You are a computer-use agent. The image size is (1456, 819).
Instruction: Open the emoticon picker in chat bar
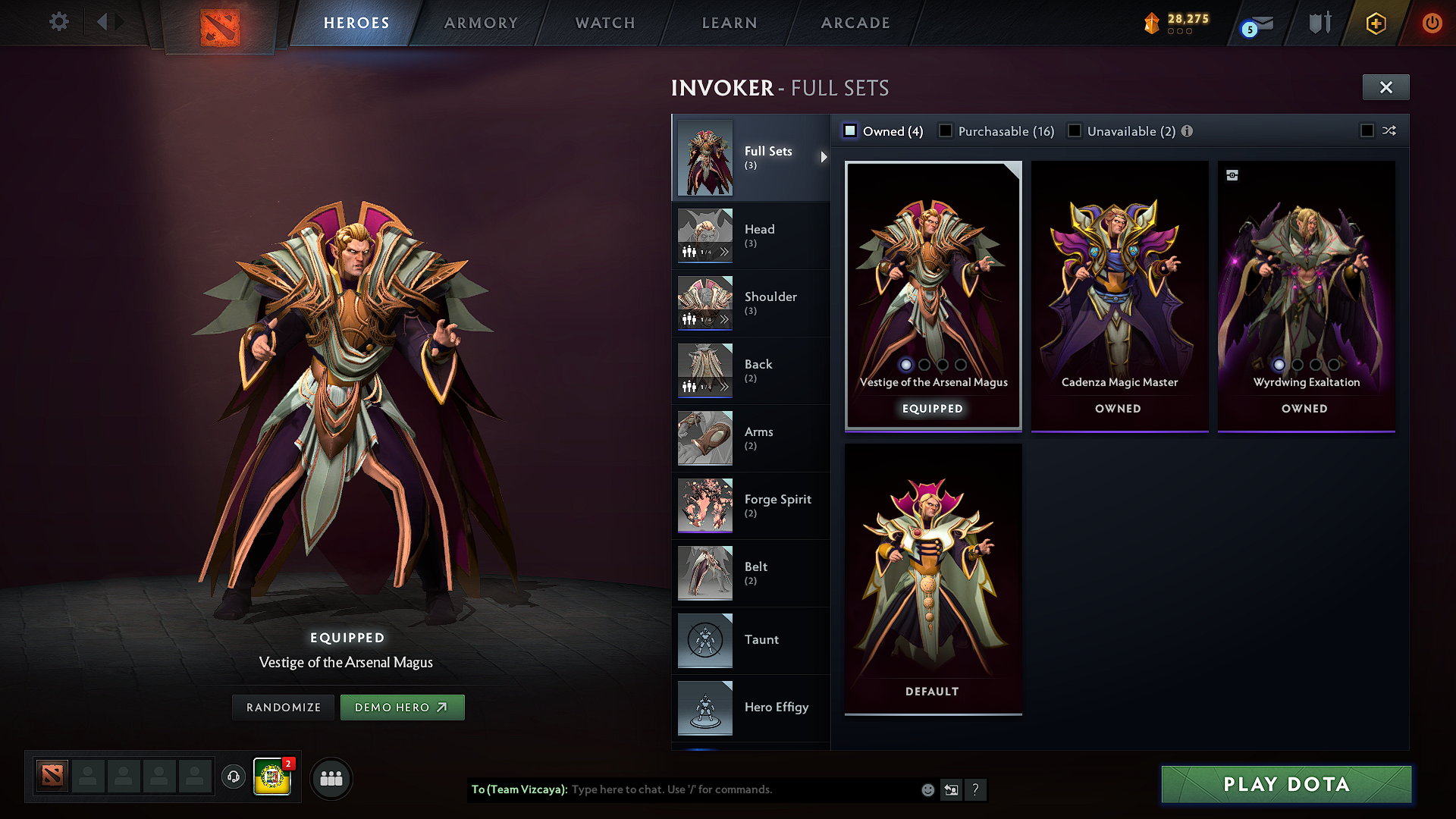(927, 789)
